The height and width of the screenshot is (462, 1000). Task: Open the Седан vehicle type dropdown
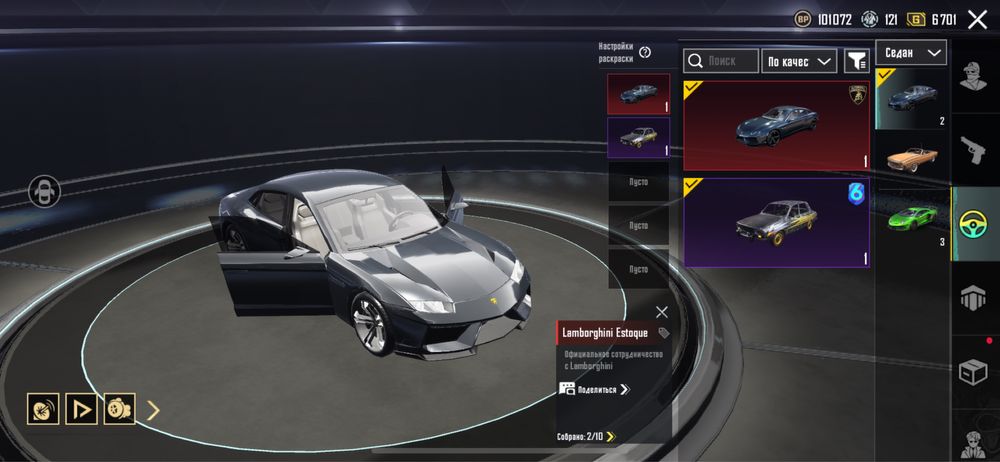click(911, 52)
